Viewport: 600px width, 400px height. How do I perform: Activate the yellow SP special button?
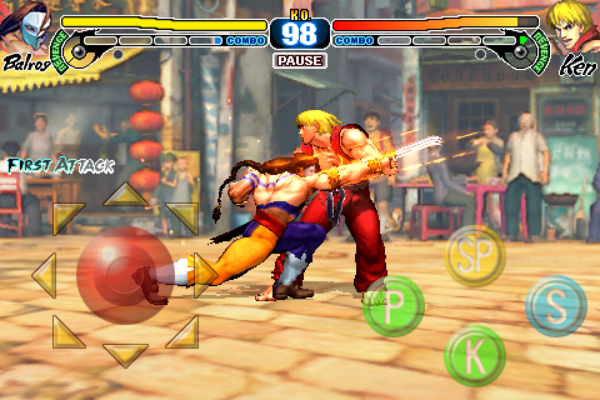point(475,255)
